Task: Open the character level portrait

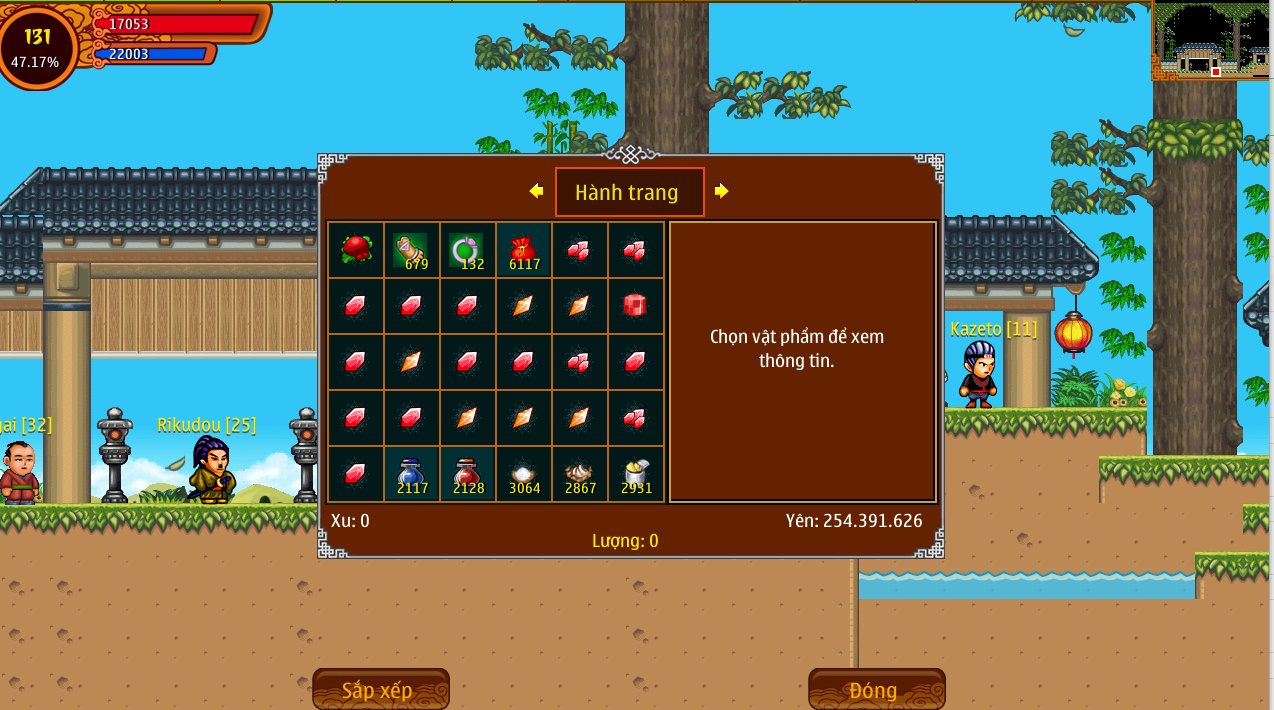Action: (x=37, y=46)
